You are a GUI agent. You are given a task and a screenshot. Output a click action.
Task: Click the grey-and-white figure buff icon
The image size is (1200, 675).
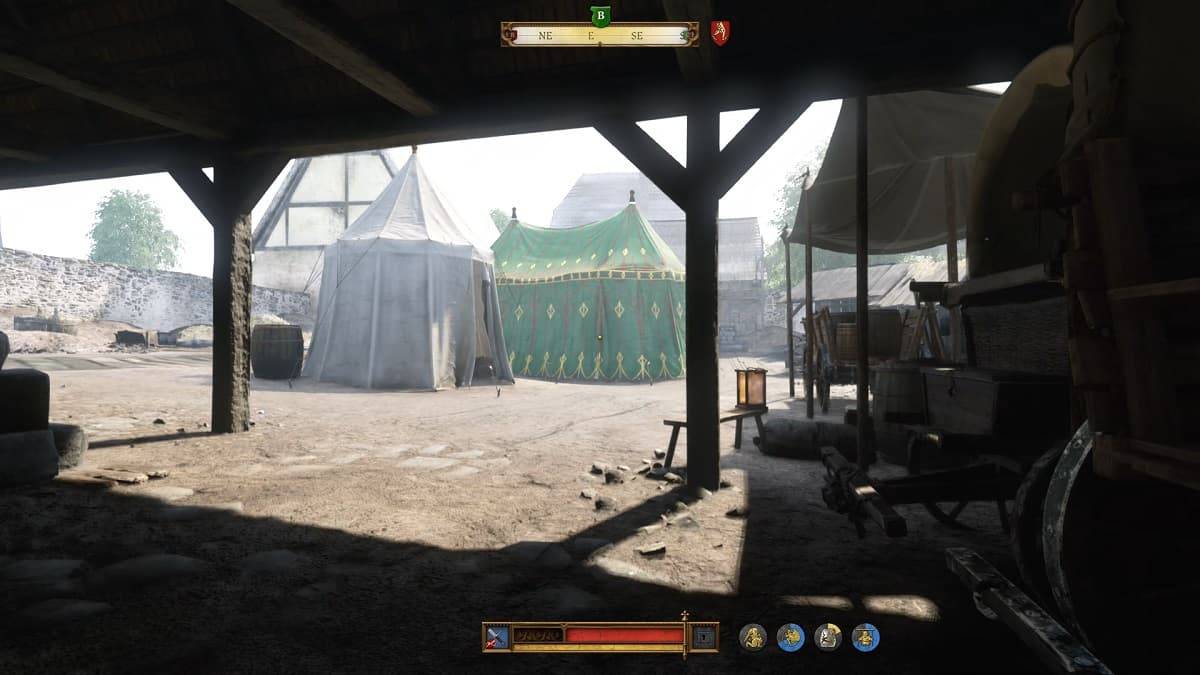(x=828, y=637)
